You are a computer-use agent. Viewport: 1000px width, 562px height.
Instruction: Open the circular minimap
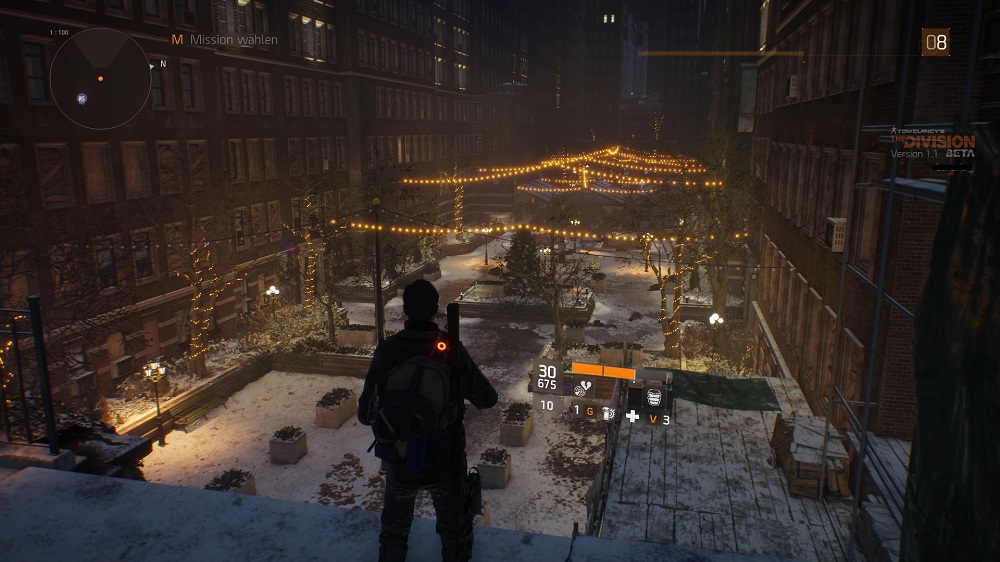[100, 78]
